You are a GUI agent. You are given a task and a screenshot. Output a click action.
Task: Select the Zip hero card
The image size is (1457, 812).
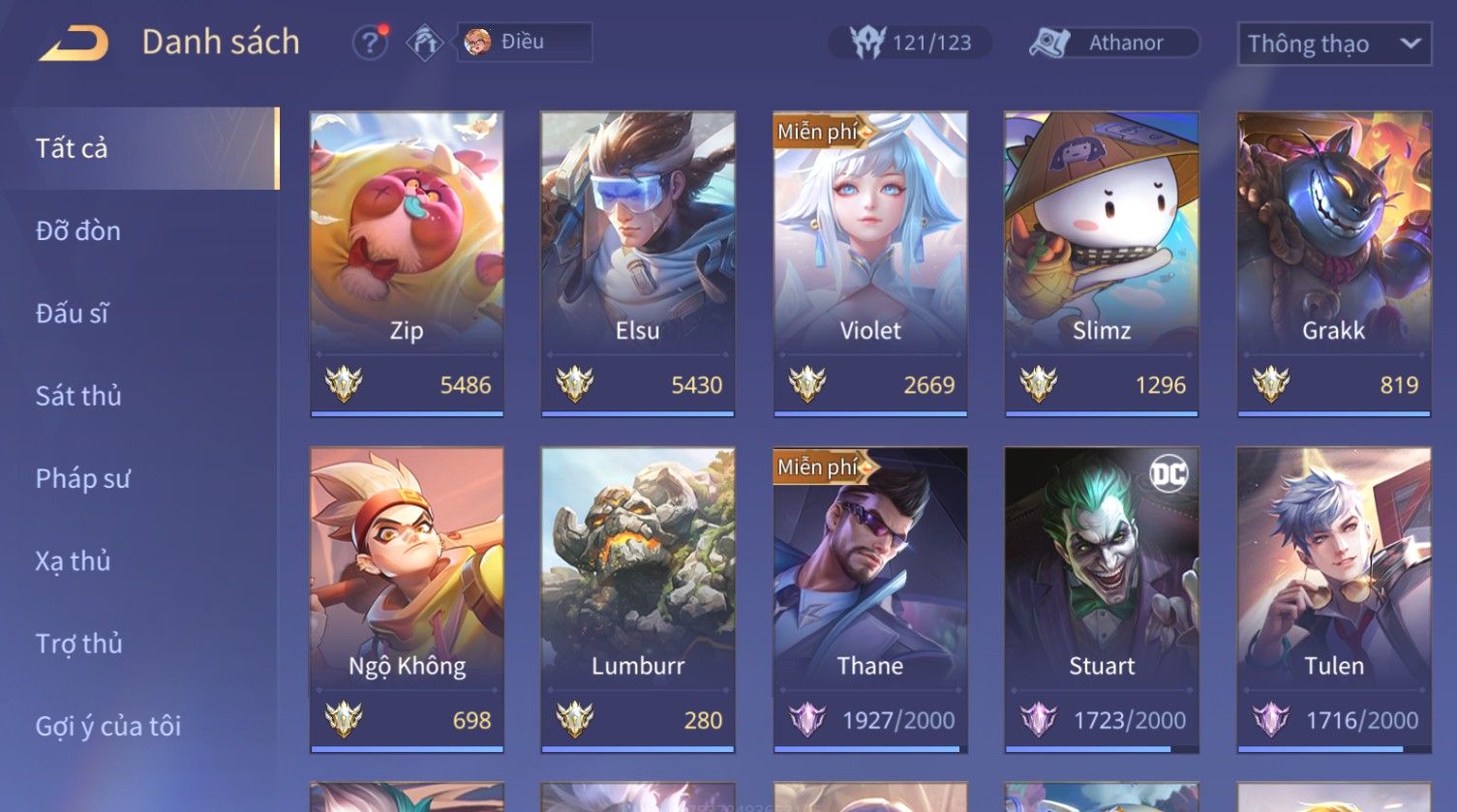[407, 263]
